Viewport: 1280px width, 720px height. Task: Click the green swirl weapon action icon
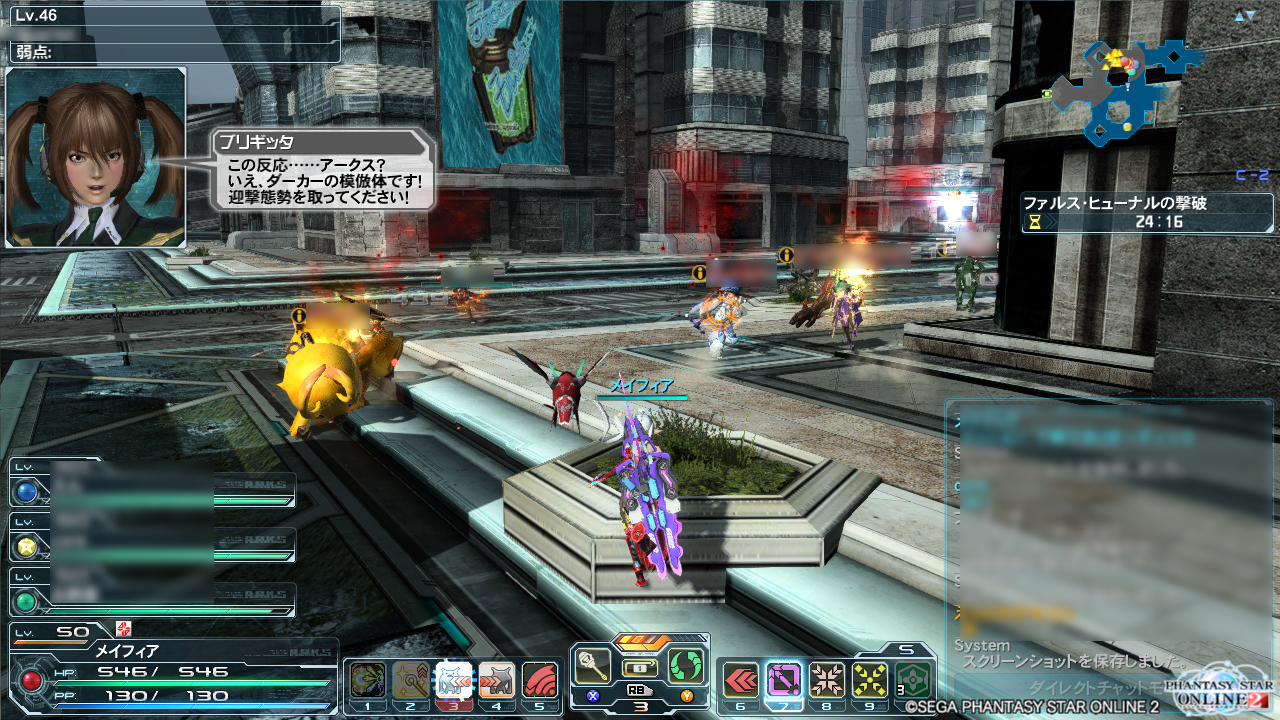(x=687, y=666)
